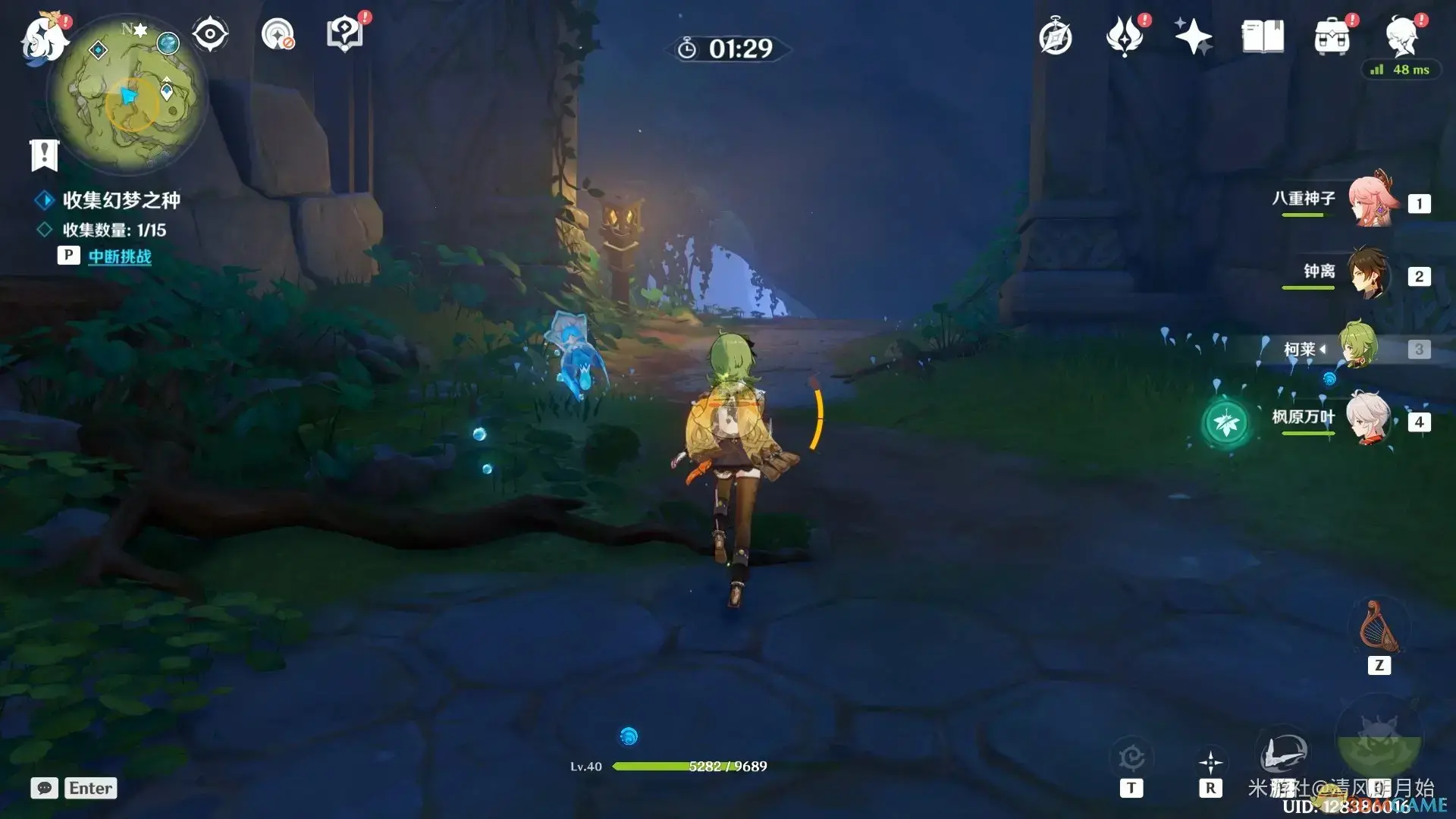Select the 收集幻梦之种 quest tracker
This screenshot has width=1456, height=819.
click(x=121, y=200)
